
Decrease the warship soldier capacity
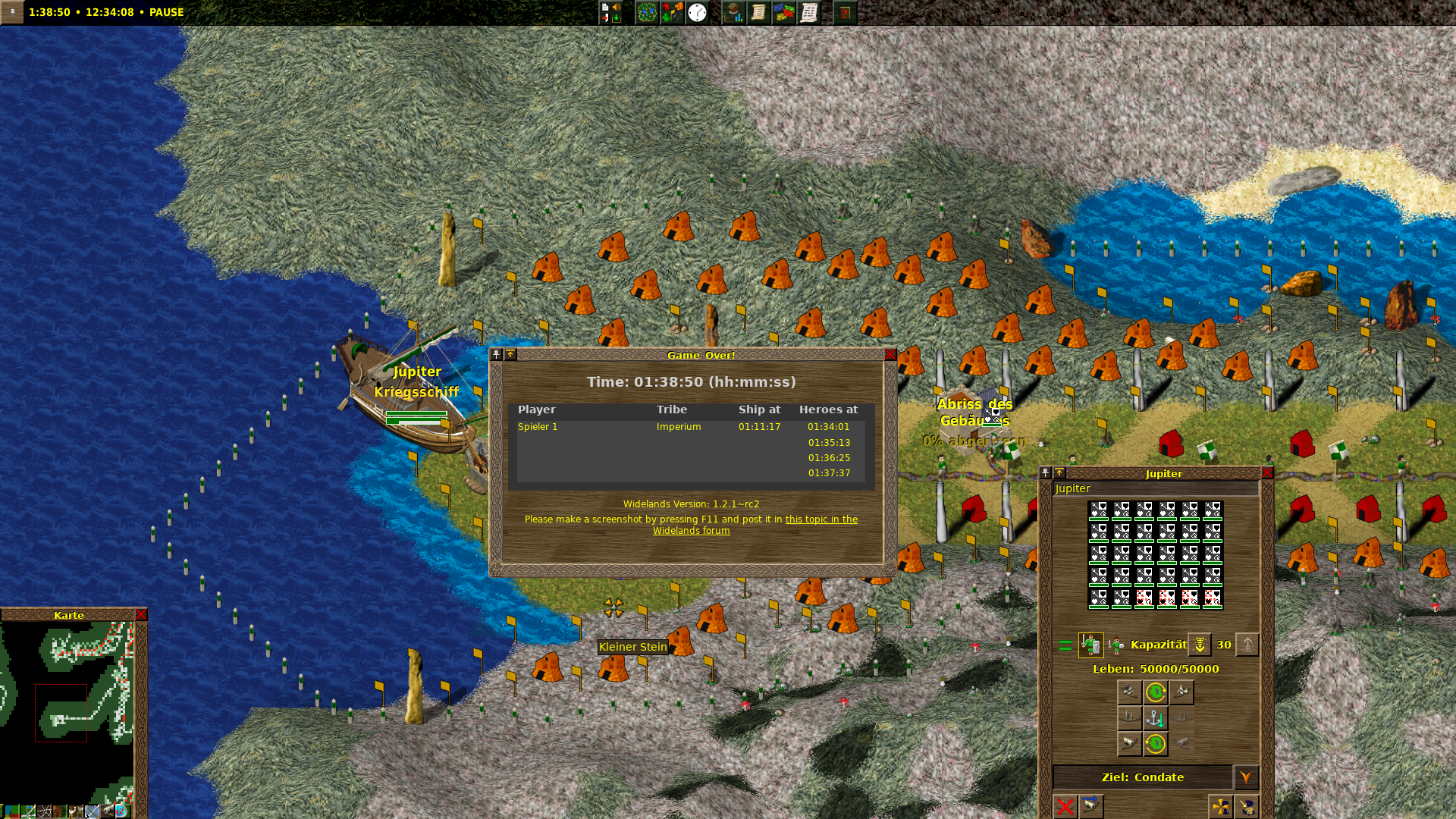(1200, 645)
